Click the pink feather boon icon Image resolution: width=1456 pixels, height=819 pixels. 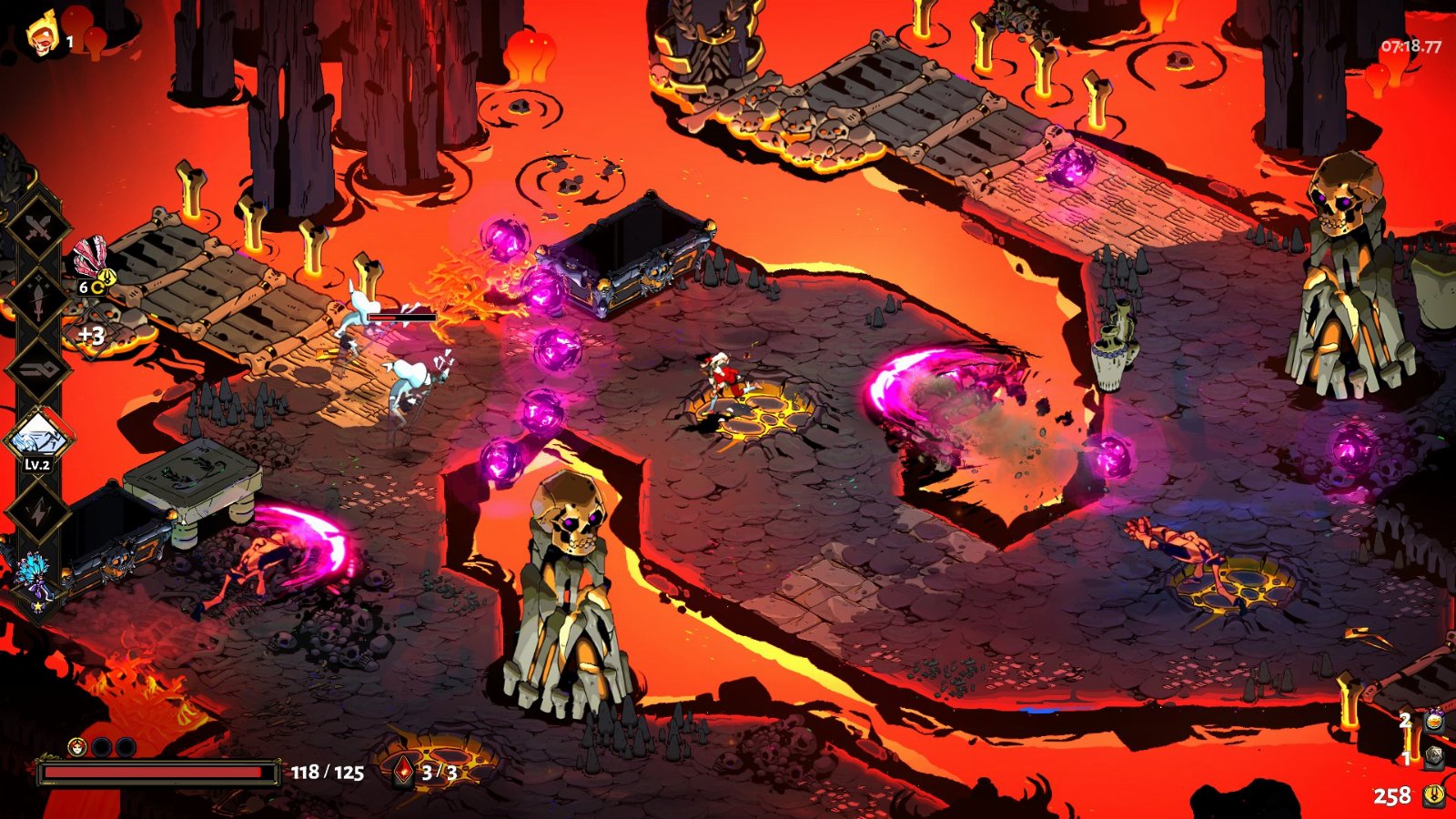pos(90,258)
